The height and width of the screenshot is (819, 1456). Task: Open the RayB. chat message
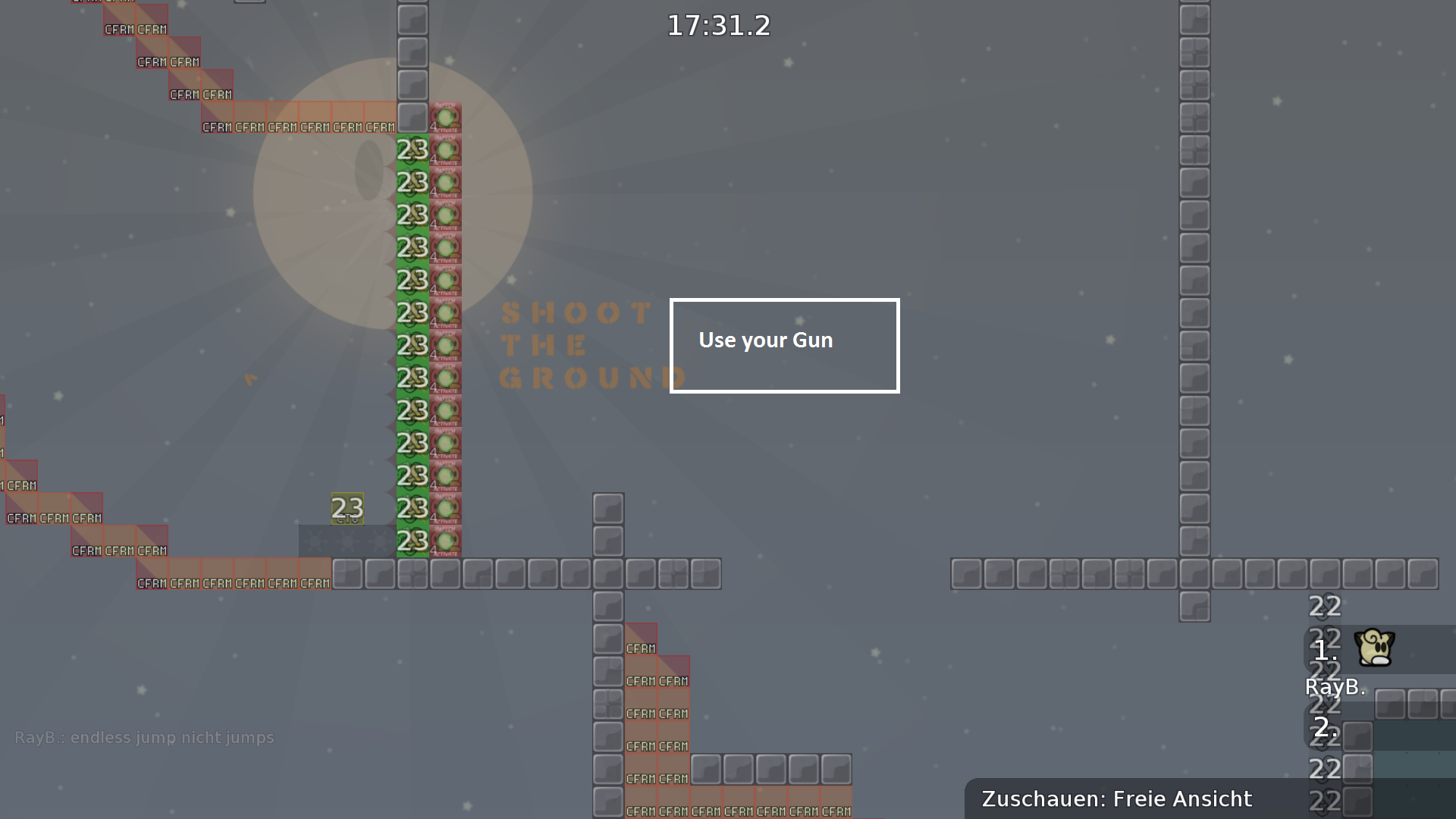point(144,737)
